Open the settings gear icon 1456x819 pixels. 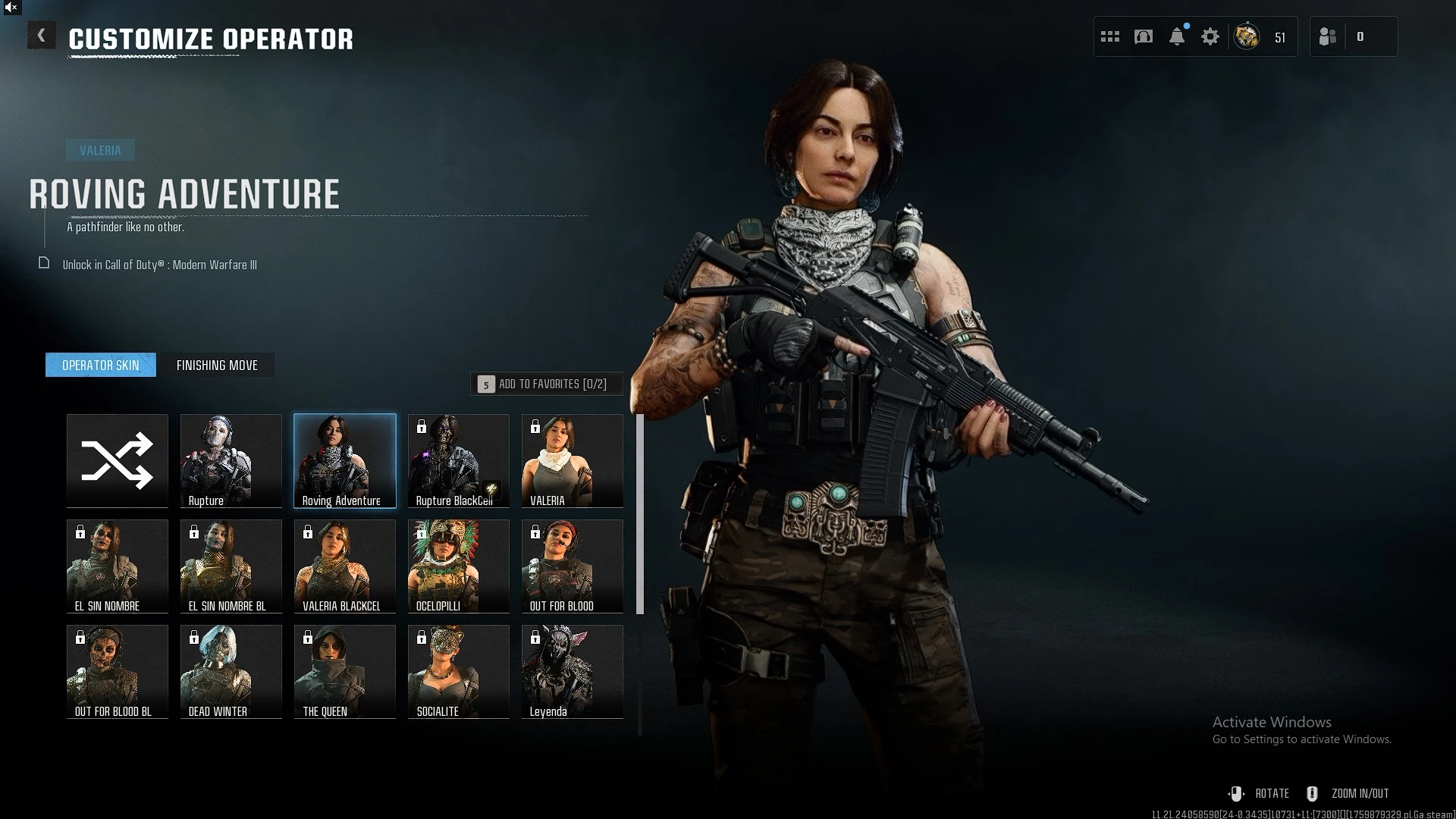(1210, 36)
